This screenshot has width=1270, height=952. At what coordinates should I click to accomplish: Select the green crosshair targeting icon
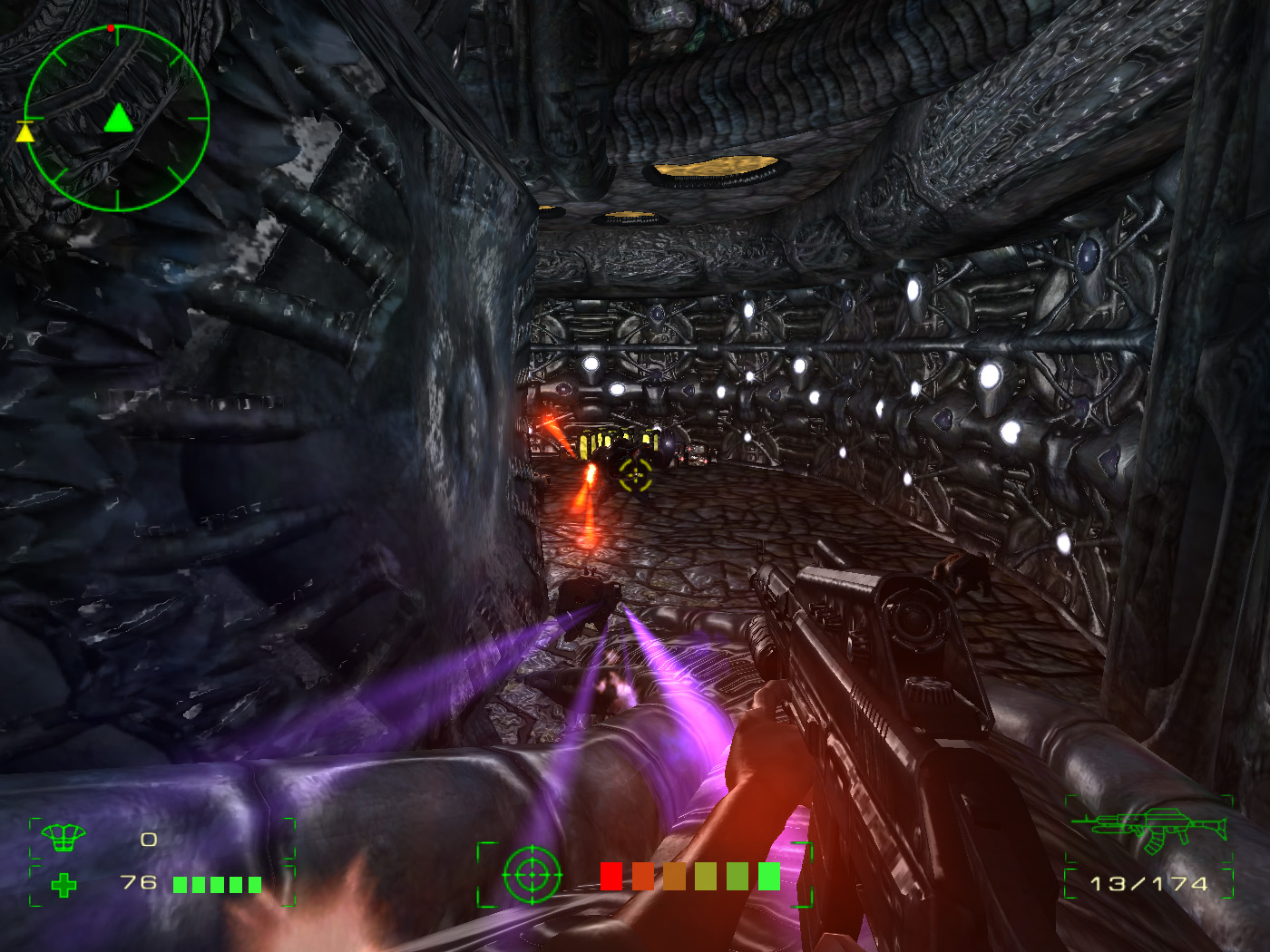pyautogui.click(x=532, y=875)
